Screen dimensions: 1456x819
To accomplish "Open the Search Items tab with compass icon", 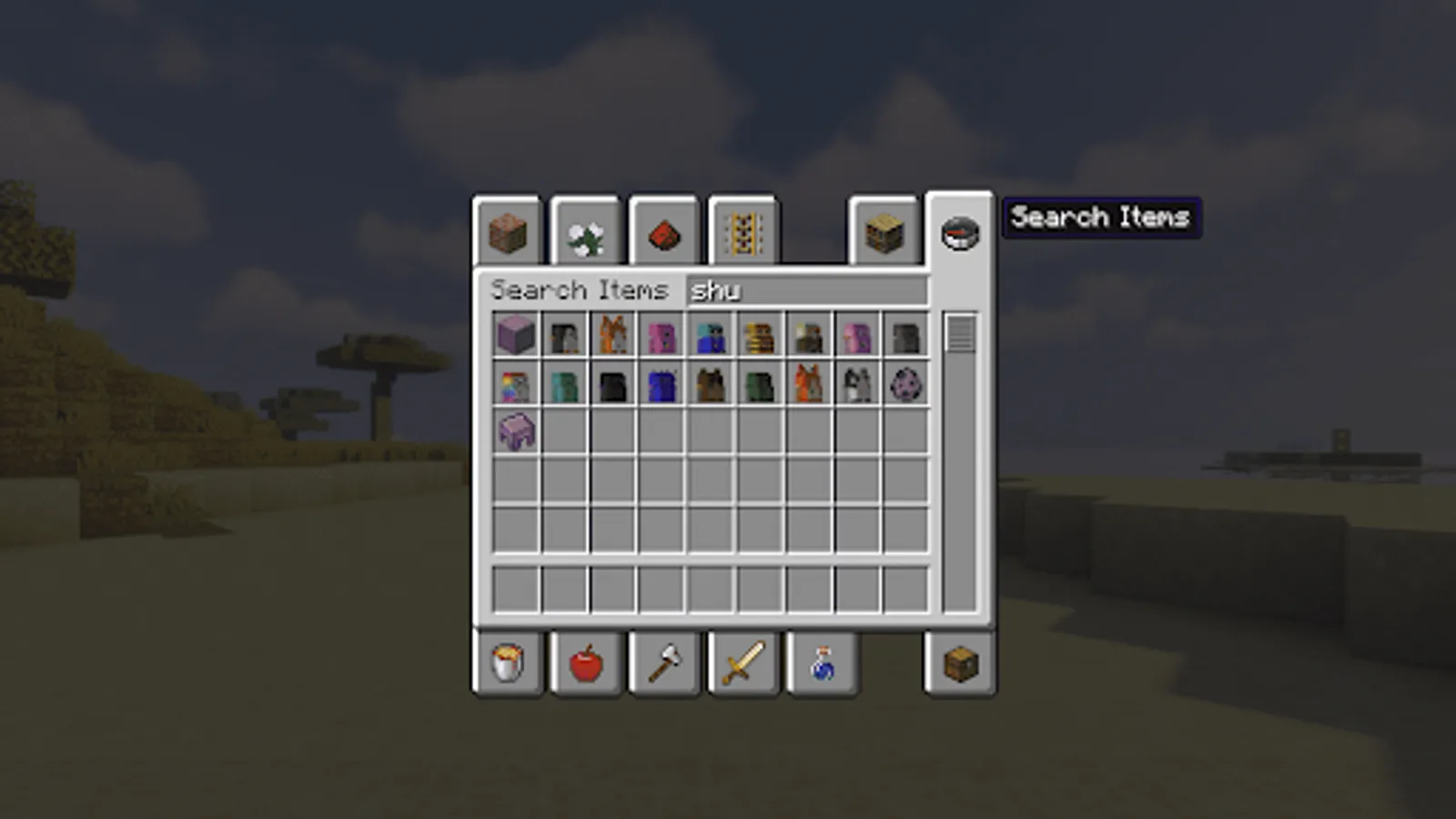I will click(957, 233).
